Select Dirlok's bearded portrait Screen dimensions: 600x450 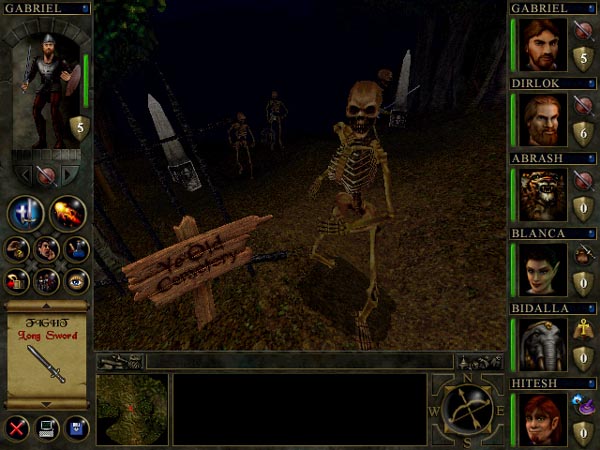click(541, 120)
